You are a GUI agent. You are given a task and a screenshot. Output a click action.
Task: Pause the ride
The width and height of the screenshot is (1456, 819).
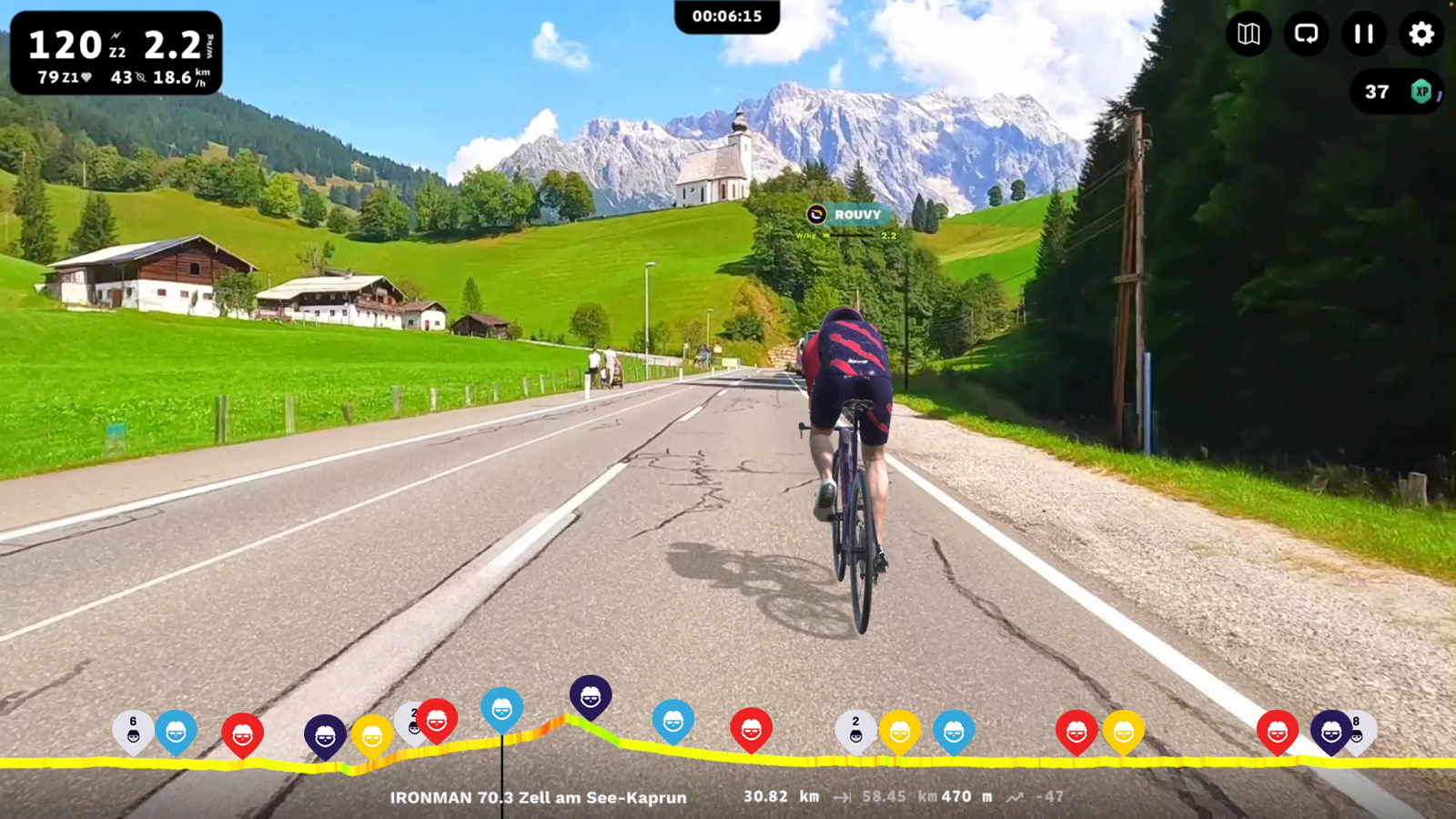(1363, 35)
